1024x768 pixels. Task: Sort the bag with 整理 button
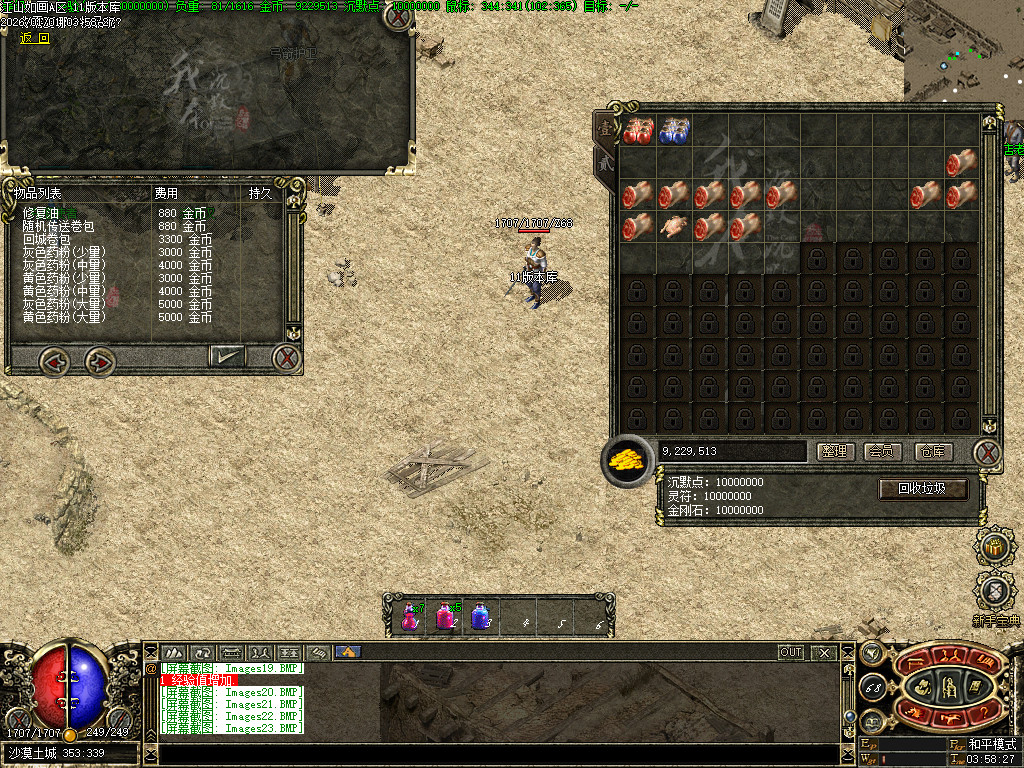click(x=835, y=452)
